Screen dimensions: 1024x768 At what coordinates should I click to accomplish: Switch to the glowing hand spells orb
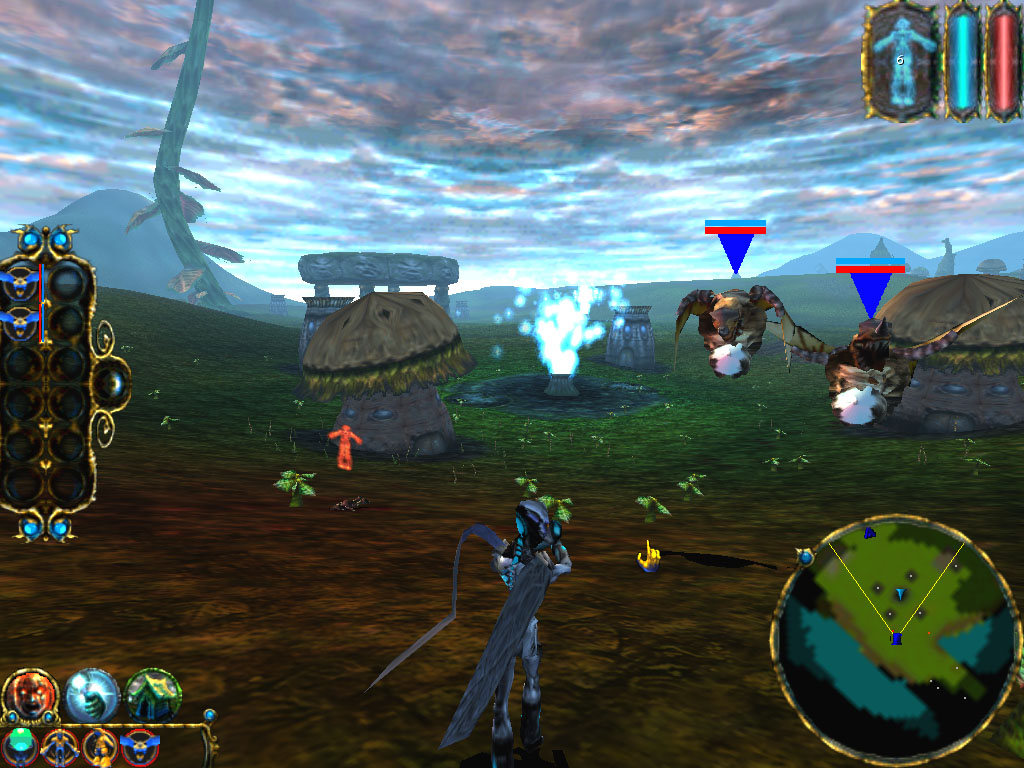pyautogui.click(x=92, y=695)
